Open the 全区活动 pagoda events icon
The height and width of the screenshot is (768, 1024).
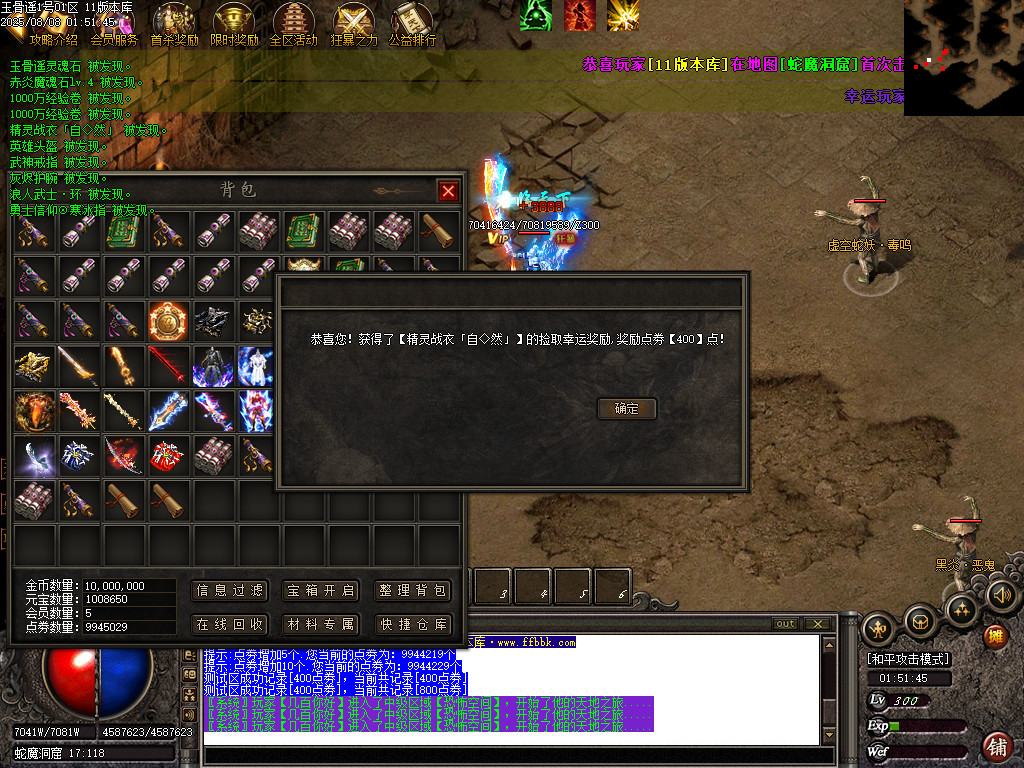click(294, 24)
